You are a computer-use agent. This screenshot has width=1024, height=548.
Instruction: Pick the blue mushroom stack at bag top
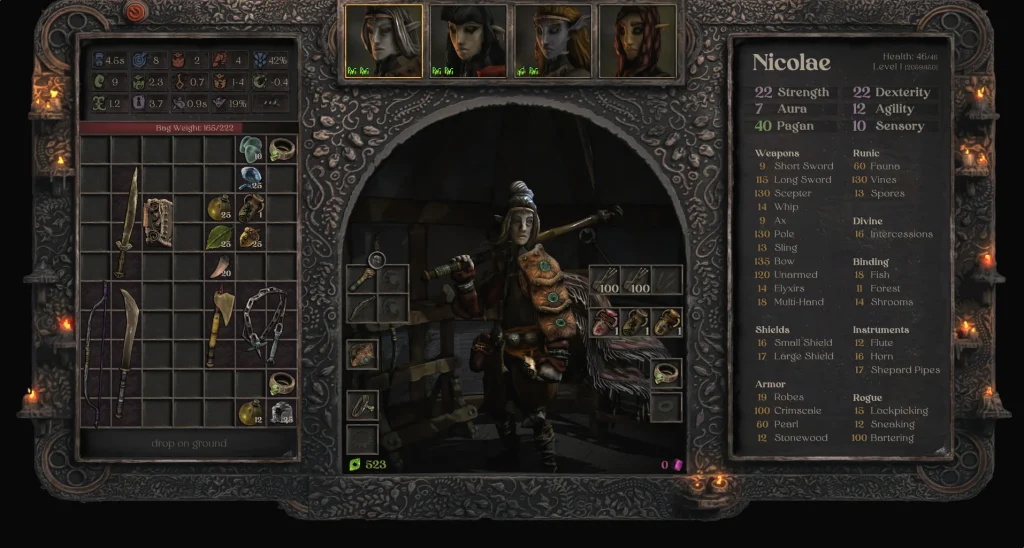click(x=250, y=150)
